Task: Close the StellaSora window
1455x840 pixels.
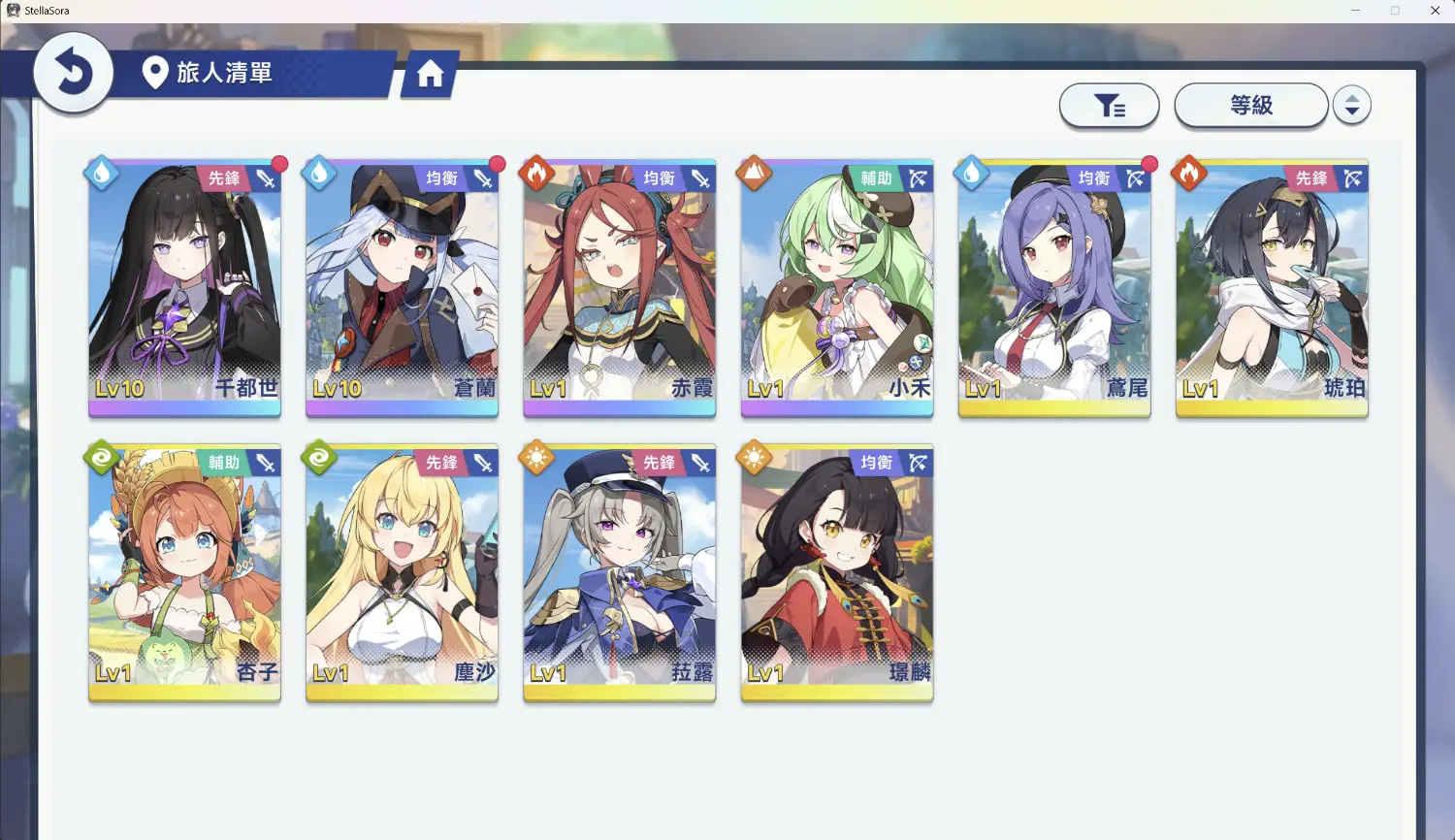Action: [1435, 11]
